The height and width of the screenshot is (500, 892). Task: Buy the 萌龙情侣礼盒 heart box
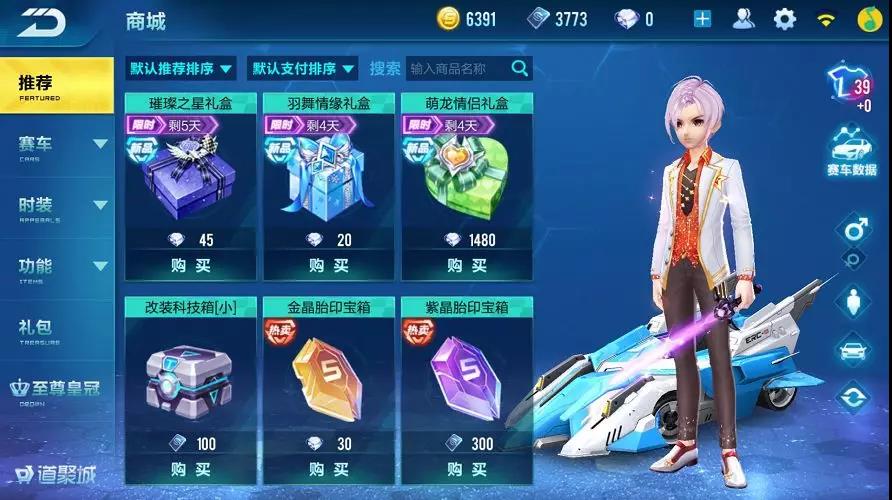pyautogui.click(x=467, y=265)
